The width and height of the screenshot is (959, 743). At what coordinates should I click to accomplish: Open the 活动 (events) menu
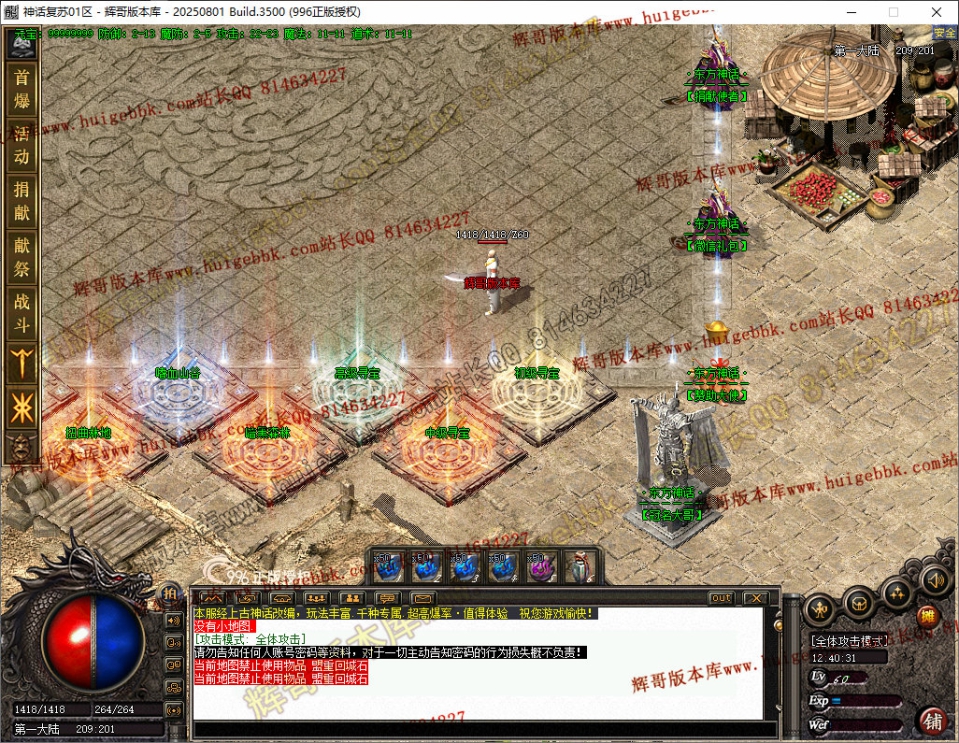pos(21,143)
